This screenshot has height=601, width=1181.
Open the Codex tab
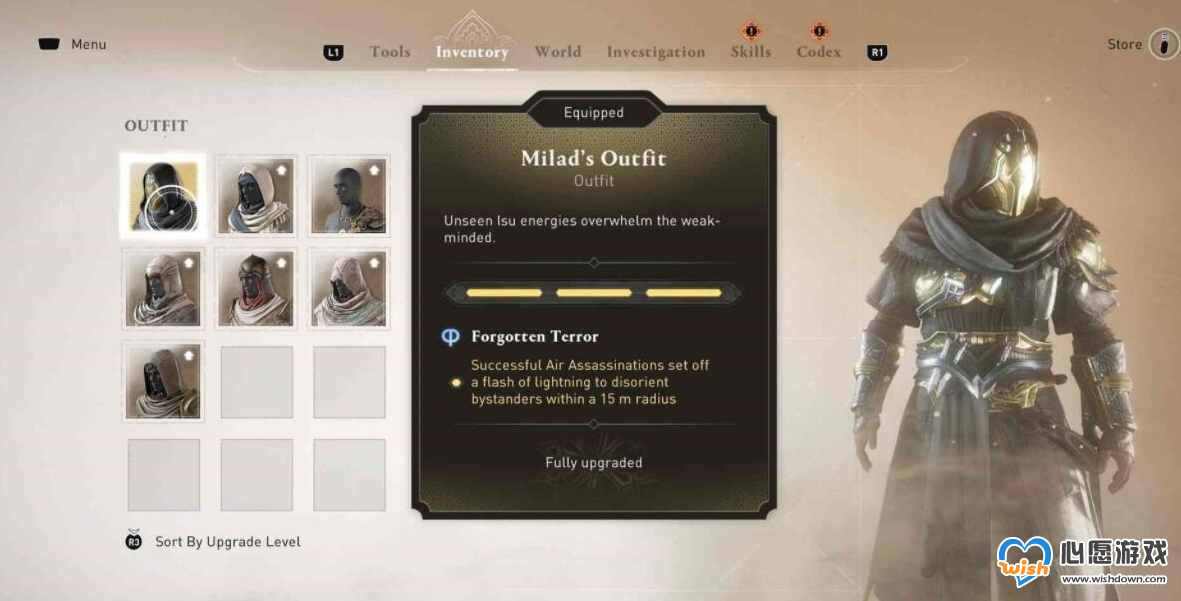pyautogui.click(x=819, y=52)
